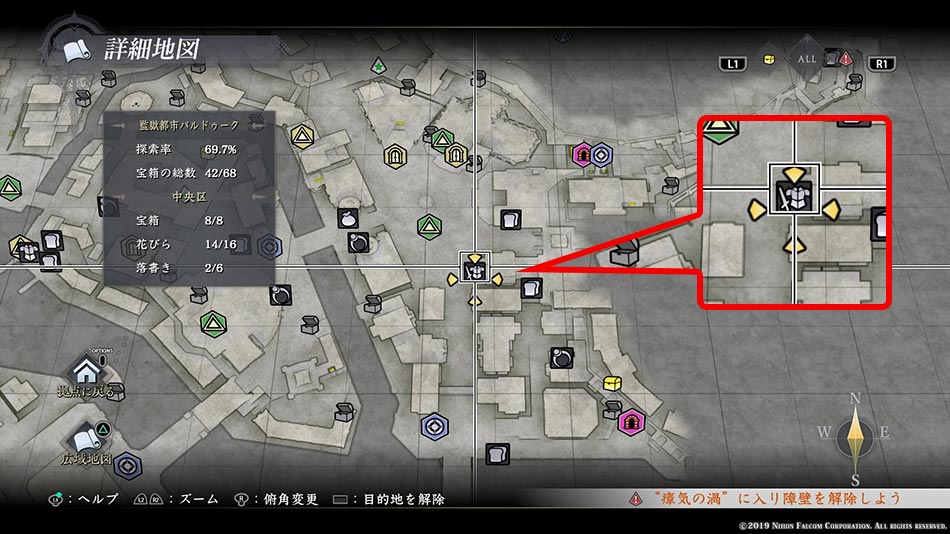The width and height of the screenshot is (950, 534).
Task: Switch to the red warning marker filter
Action: click(845, 59)
